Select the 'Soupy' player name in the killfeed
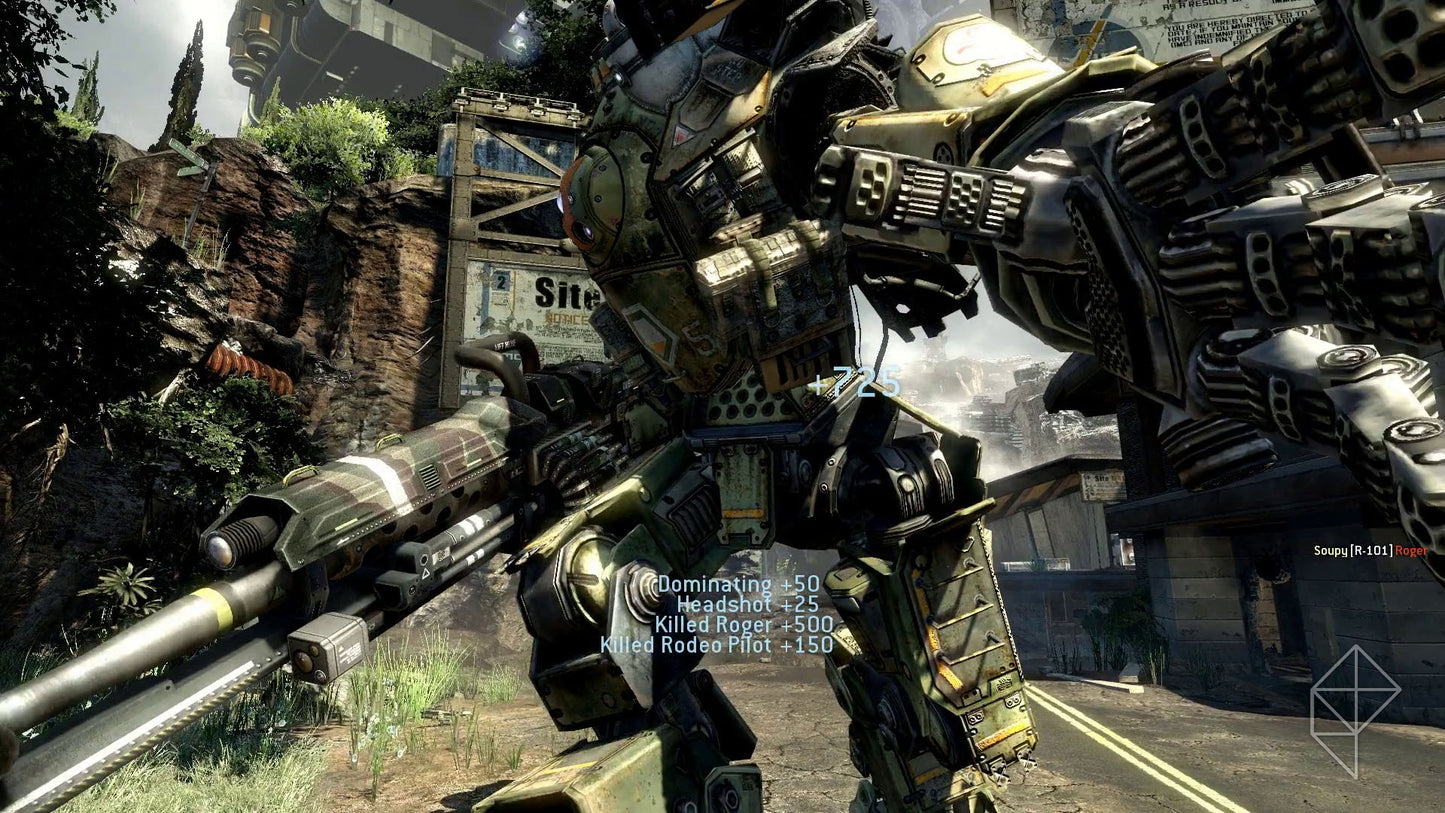This screenshot has width=1445, height=813. 1331,551
